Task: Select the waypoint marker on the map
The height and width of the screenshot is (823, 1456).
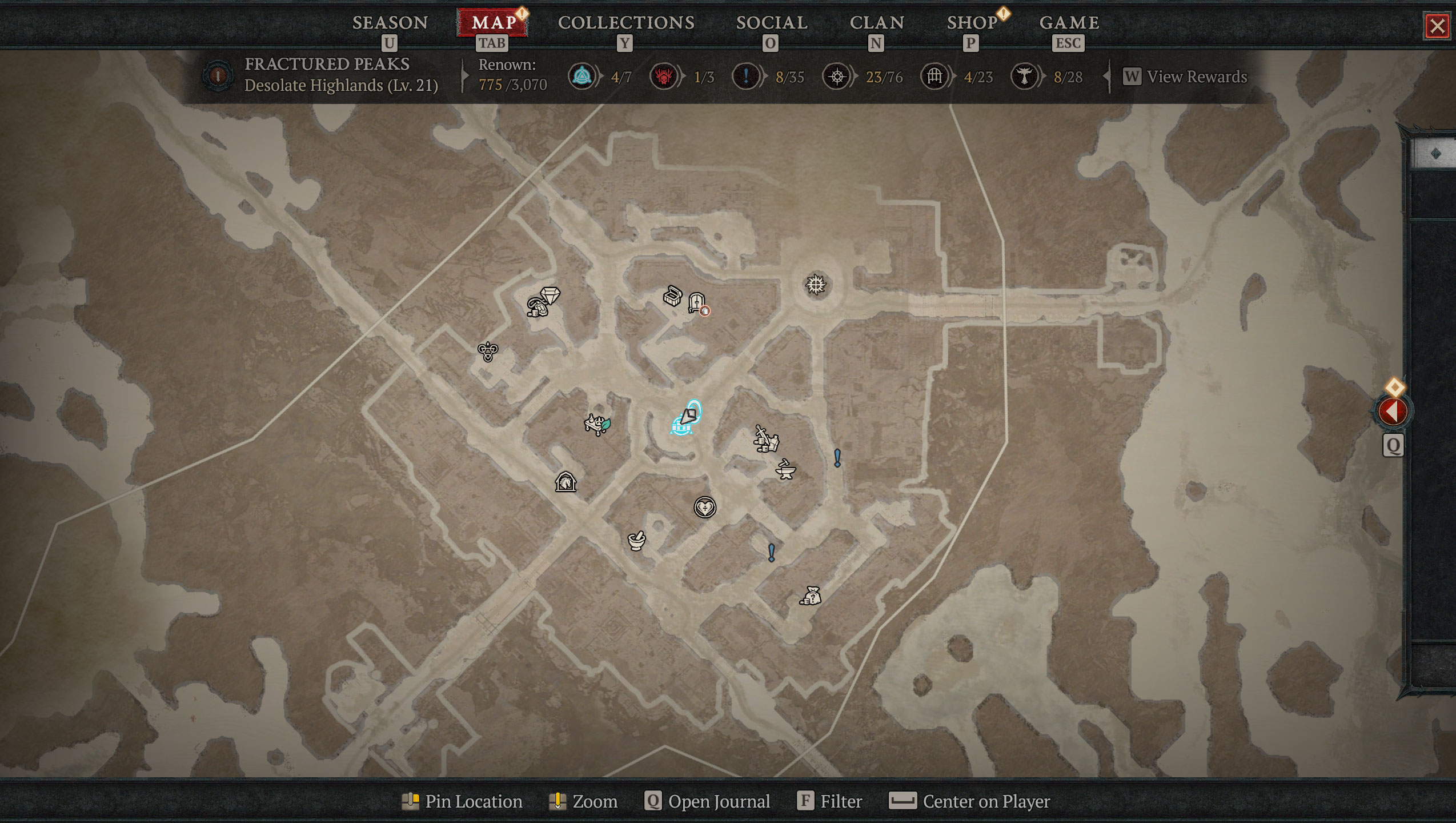Action: click(816, 285)
